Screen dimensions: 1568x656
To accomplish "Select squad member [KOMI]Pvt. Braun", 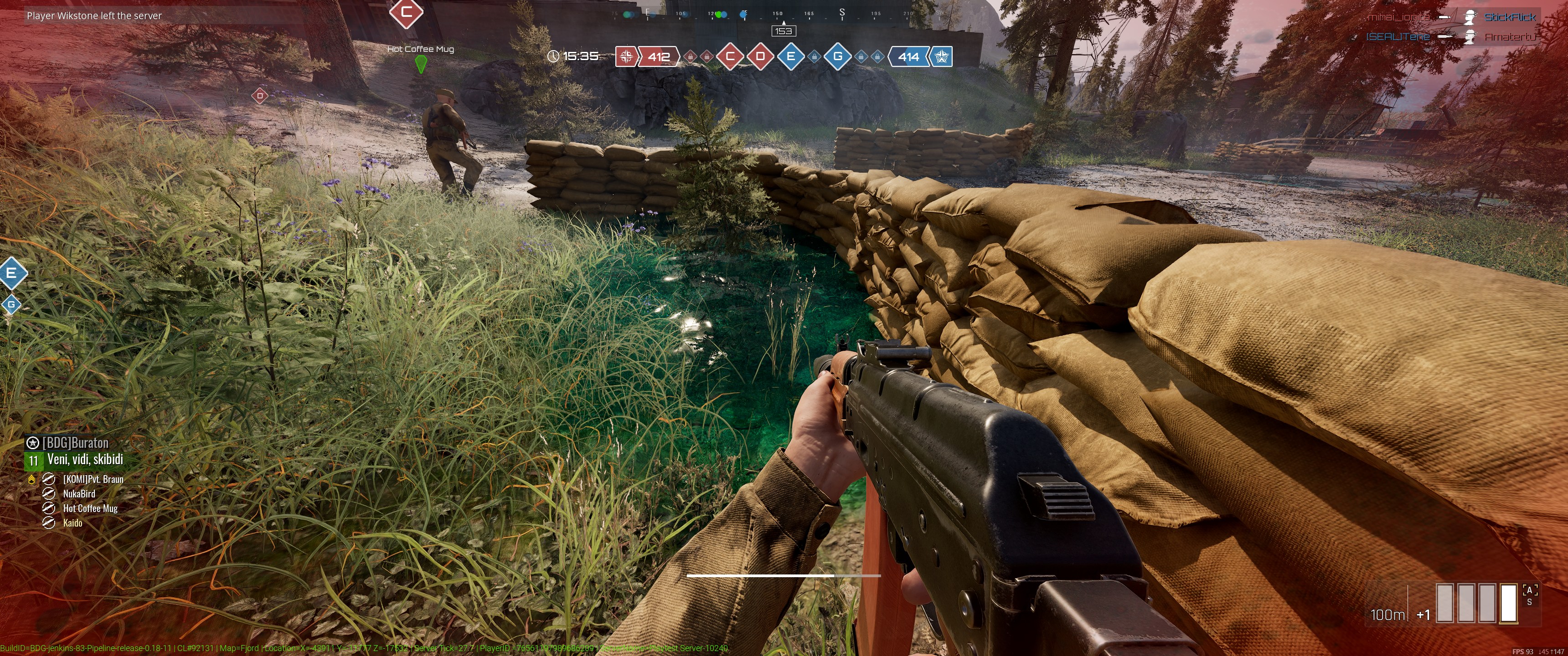I will pyautogui.click(x=93, y=480).
